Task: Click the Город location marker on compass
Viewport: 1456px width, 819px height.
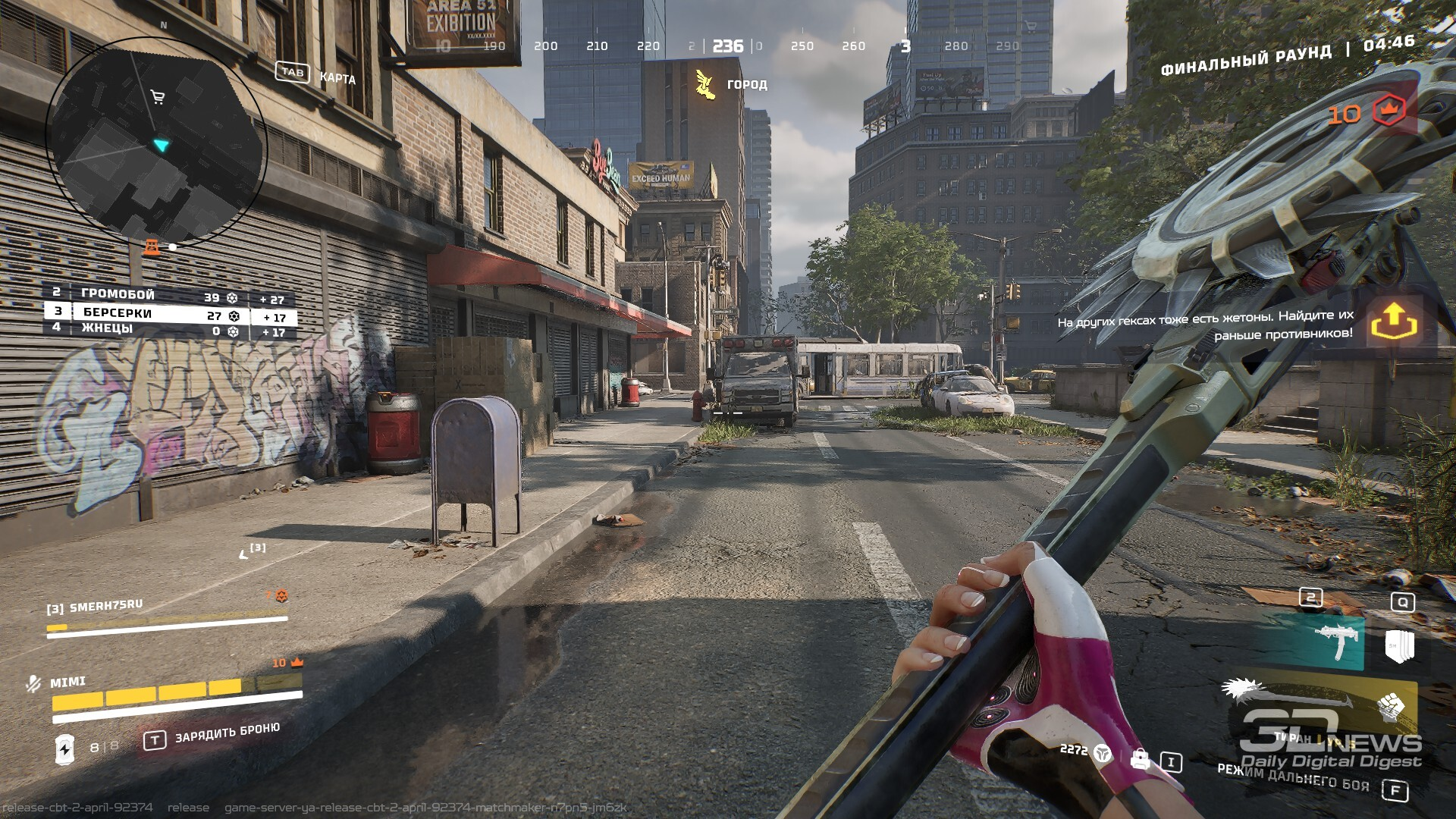Action: click(x=705, y=84)
